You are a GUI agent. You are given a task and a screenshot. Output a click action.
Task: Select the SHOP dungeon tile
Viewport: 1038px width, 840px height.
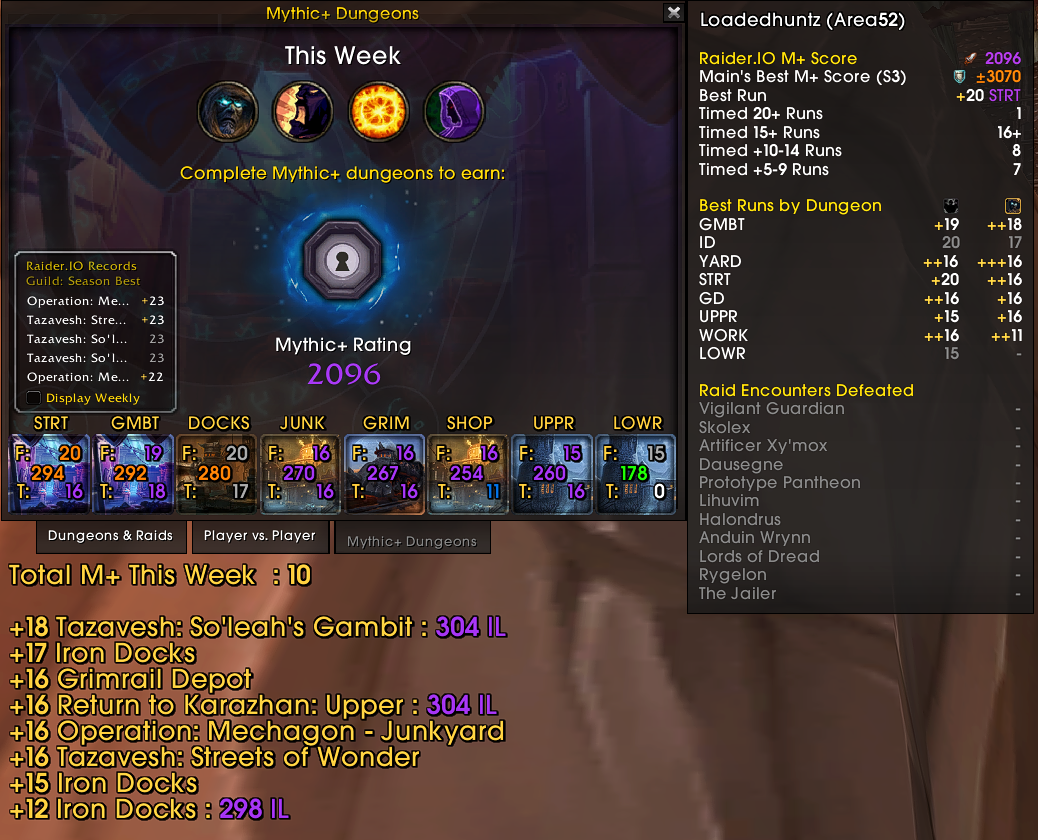470,473
